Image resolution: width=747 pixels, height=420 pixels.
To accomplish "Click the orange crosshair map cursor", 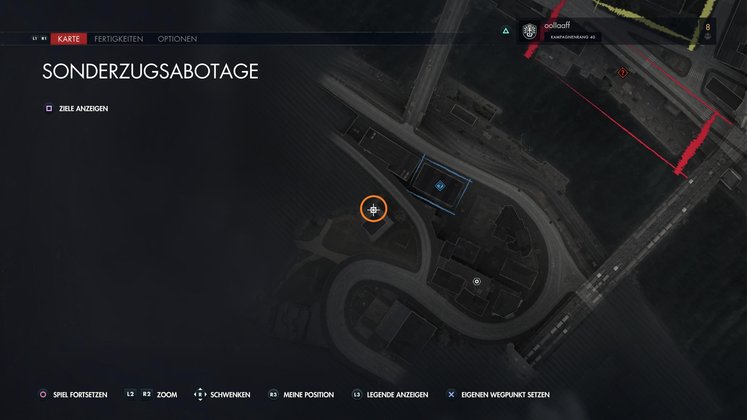I will pyautogui.click(x=374, y=209).
